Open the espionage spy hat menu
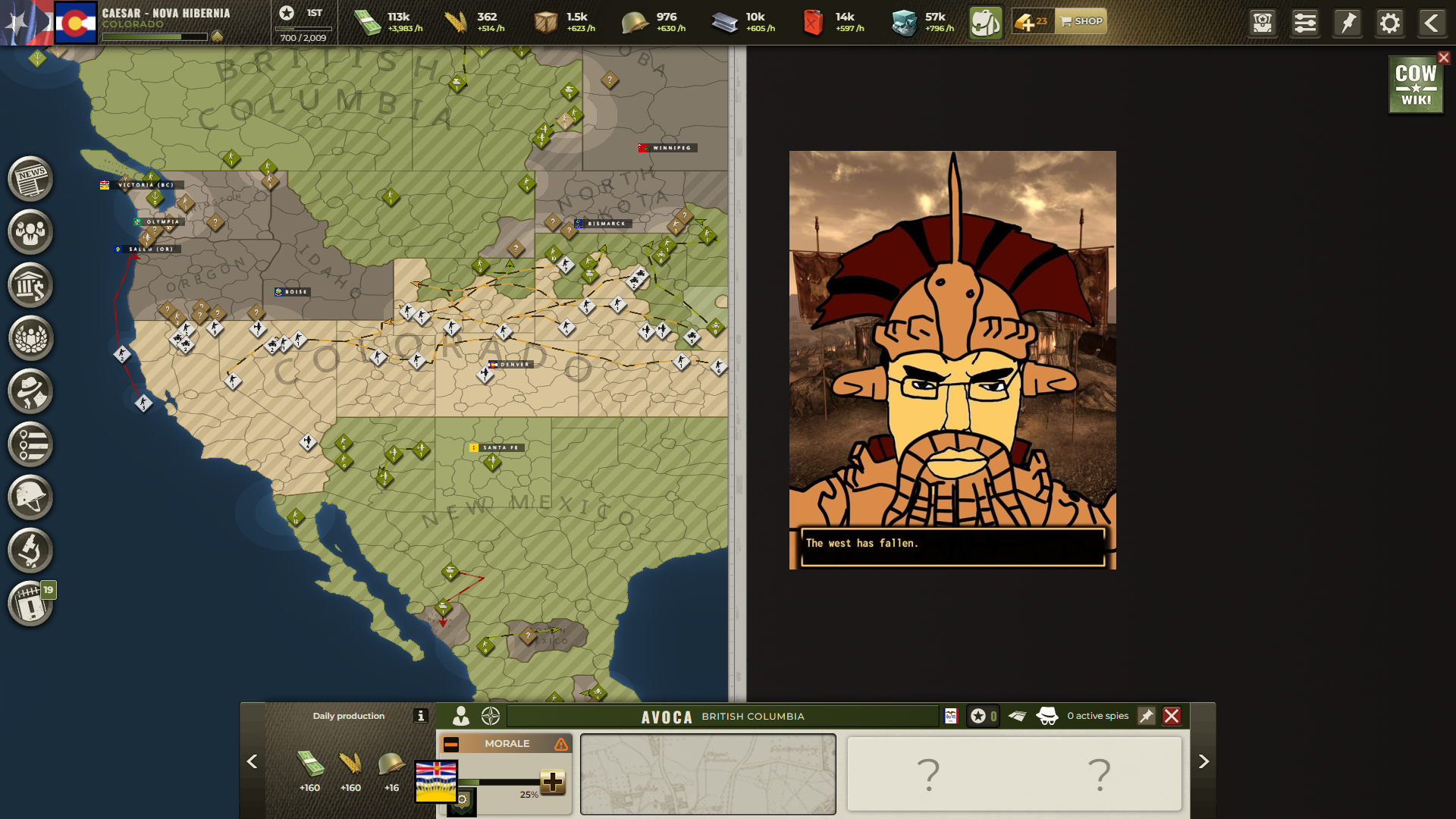Screen dimensions: 1456x819 coord(30,391)
